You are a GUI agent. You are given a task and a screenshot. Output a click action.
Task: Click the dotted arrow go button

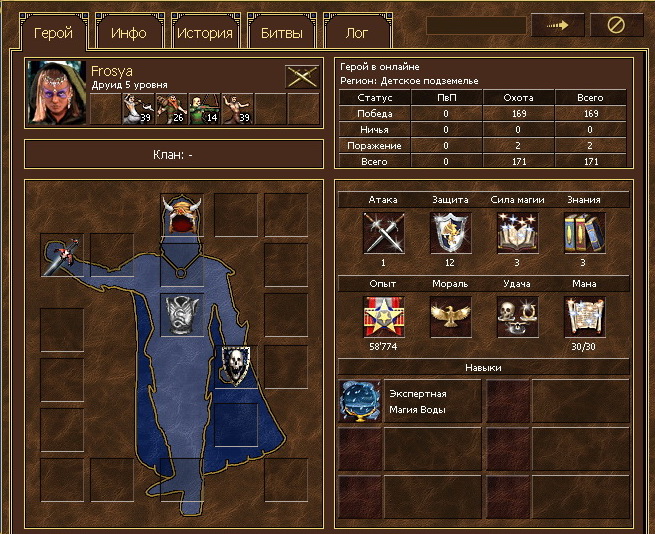(x=558, y=26)
